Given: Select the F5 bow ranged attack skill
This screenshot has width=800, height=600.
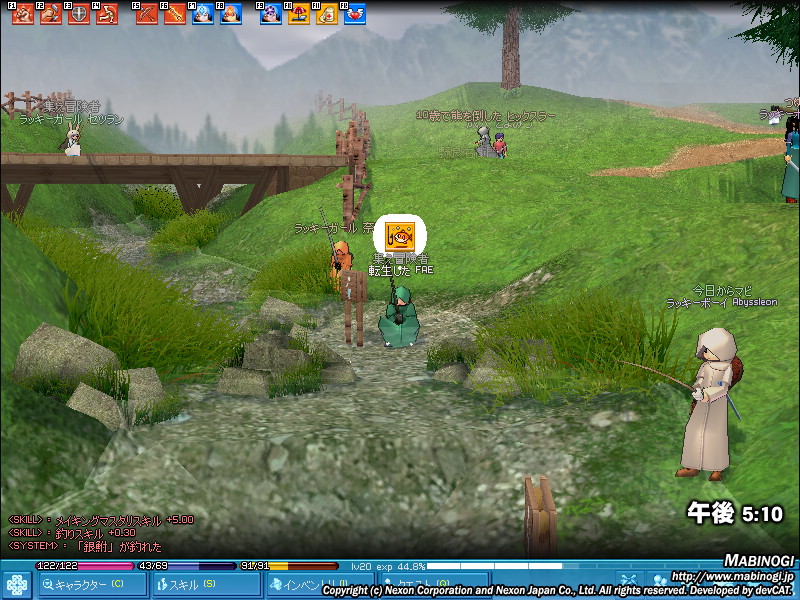Looking at the screenshot, I should point(147,14).
